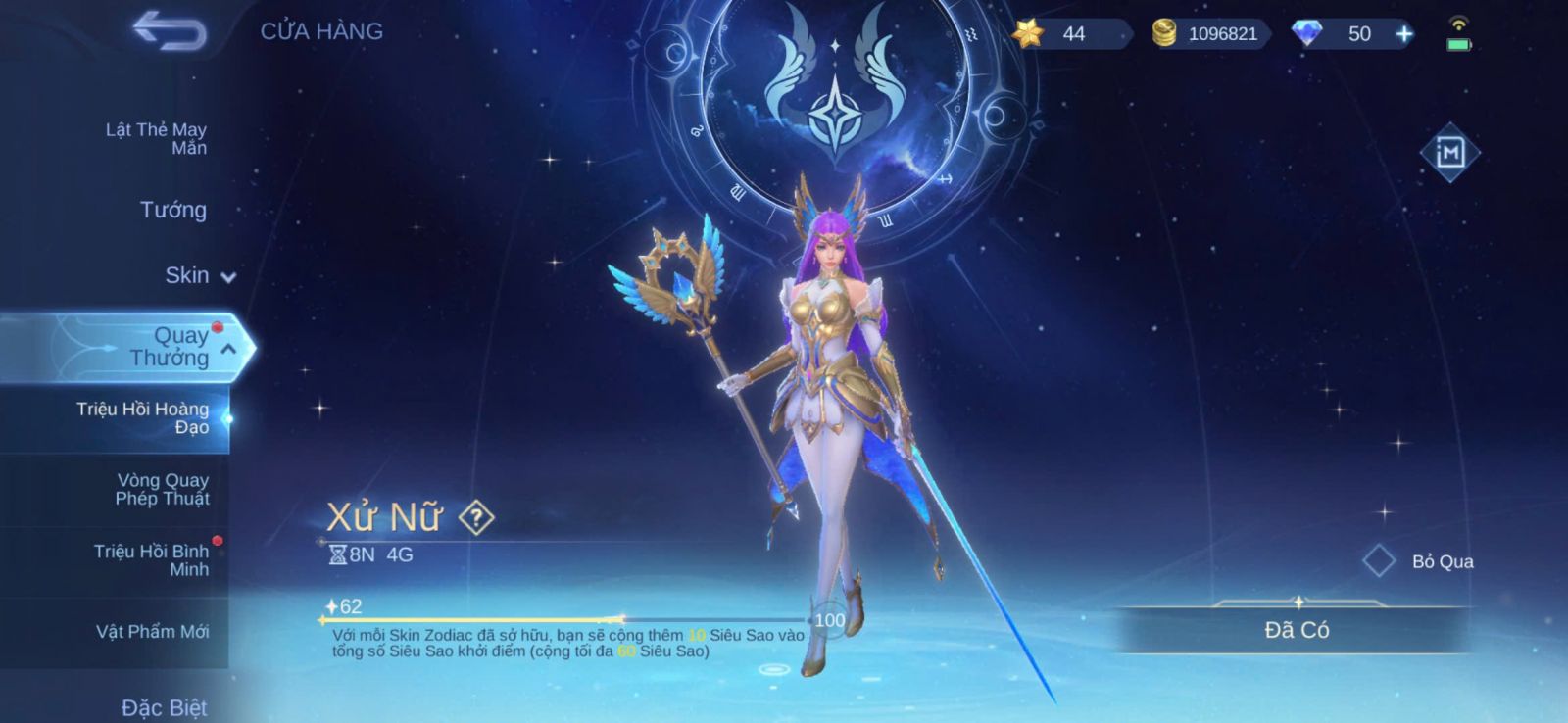
Task: Switch to Đặc Biệt category
Action: [164, 707]
